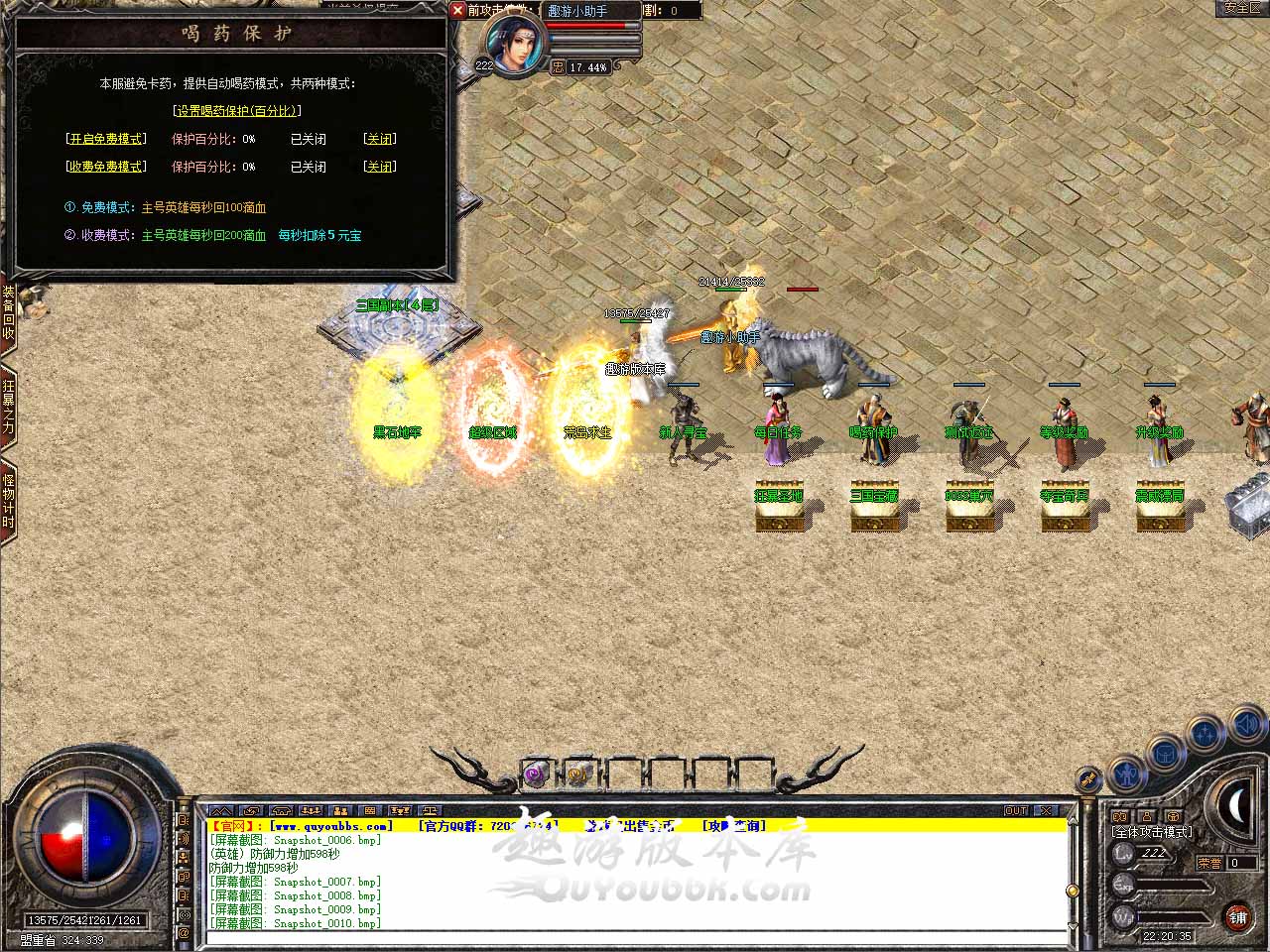The image size is (1270, 952).
Task: Open the 怪物计时 side tab
Action: [9, 501]
